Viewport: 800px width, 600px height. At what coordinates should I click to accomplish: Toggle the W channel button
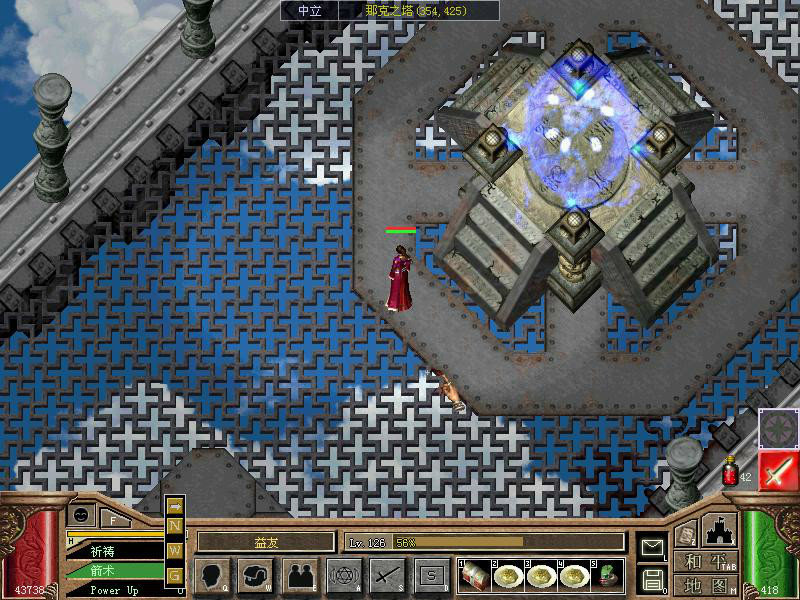tap(175, 549)
